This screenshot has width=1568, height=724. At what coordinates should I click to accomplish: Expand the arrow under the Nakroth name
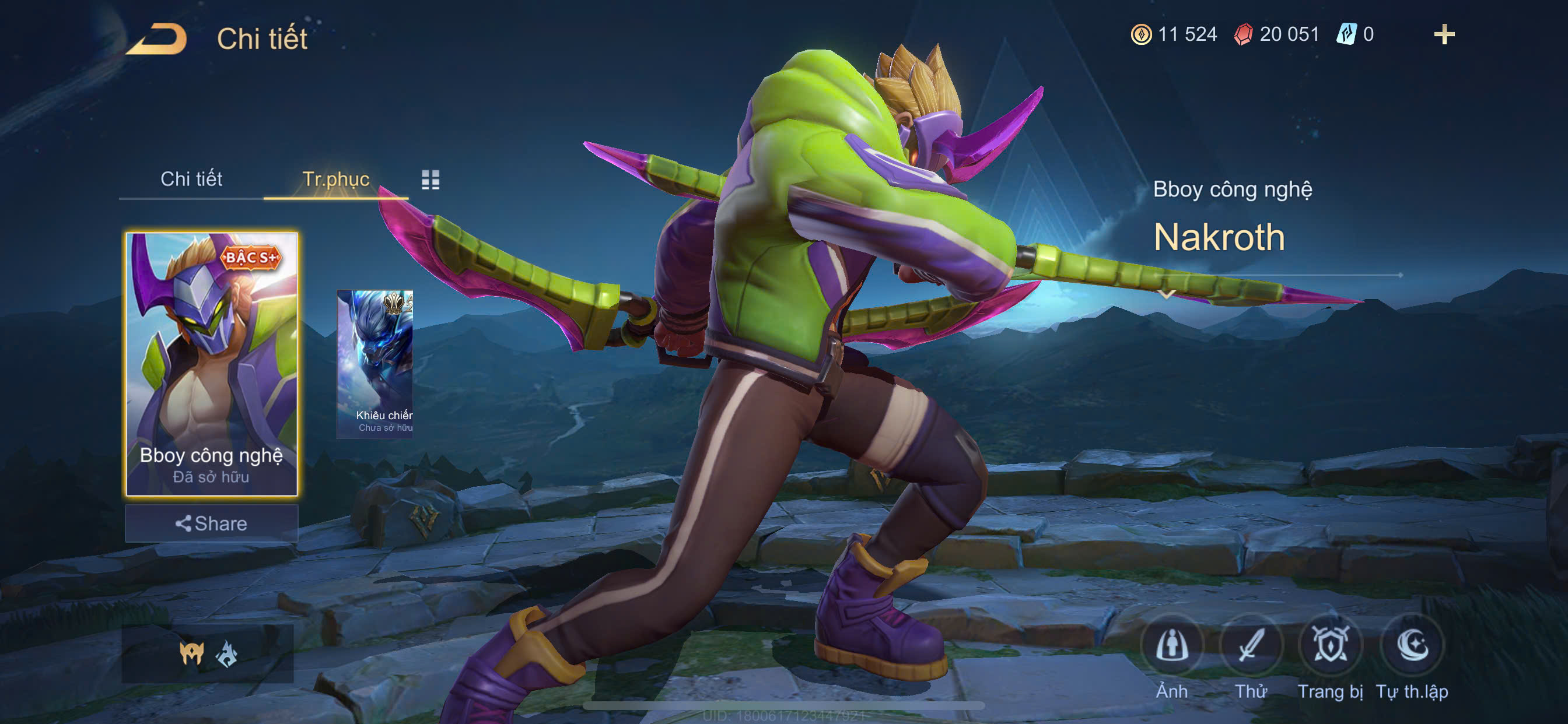click(x=1166, y=294)
